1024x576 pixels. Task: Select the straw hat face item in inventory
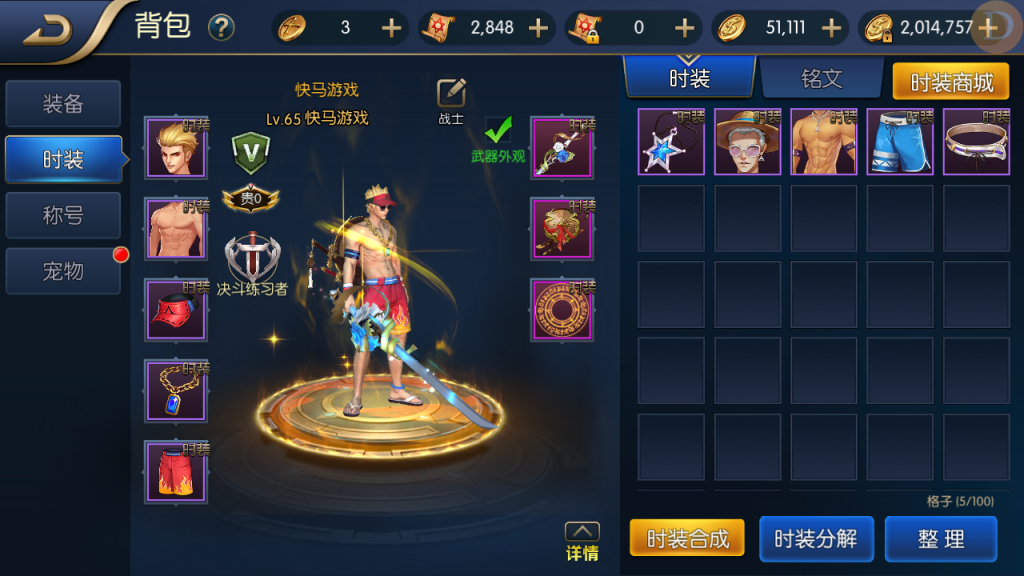[746, 142]
